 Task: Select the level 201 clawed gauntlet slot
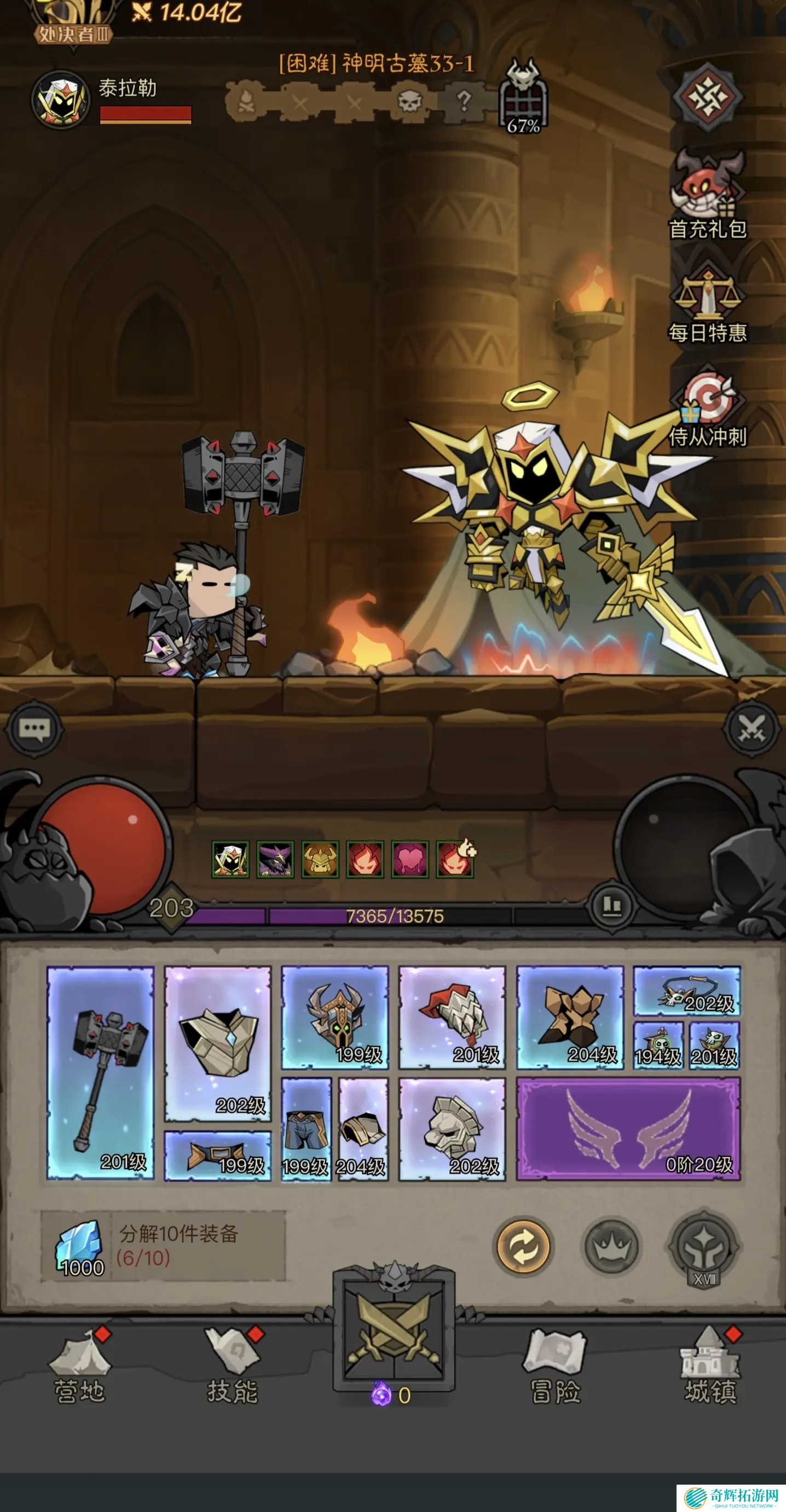click(x=452, y=1017)
